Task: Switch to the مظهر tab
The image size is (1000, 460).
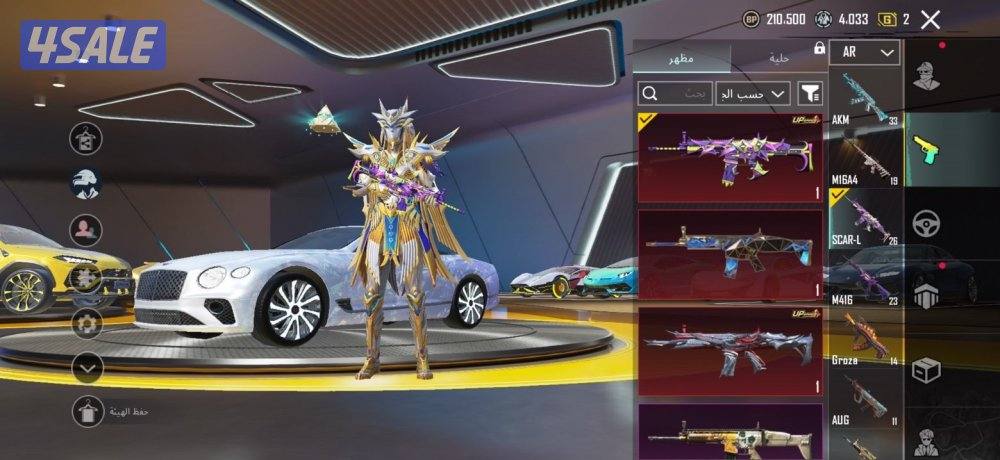Action: [x=683, y=58]
